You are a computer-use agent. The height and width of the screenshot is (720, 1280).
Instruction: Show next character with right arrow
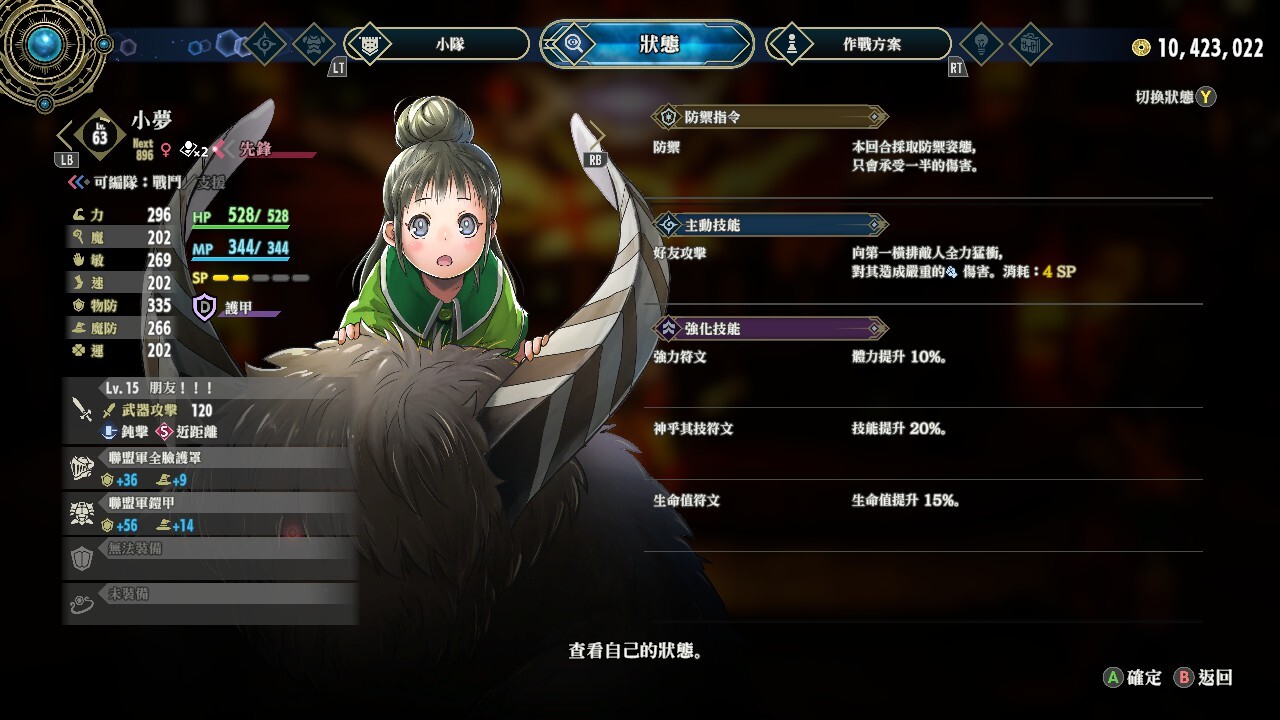pos(597,136)
